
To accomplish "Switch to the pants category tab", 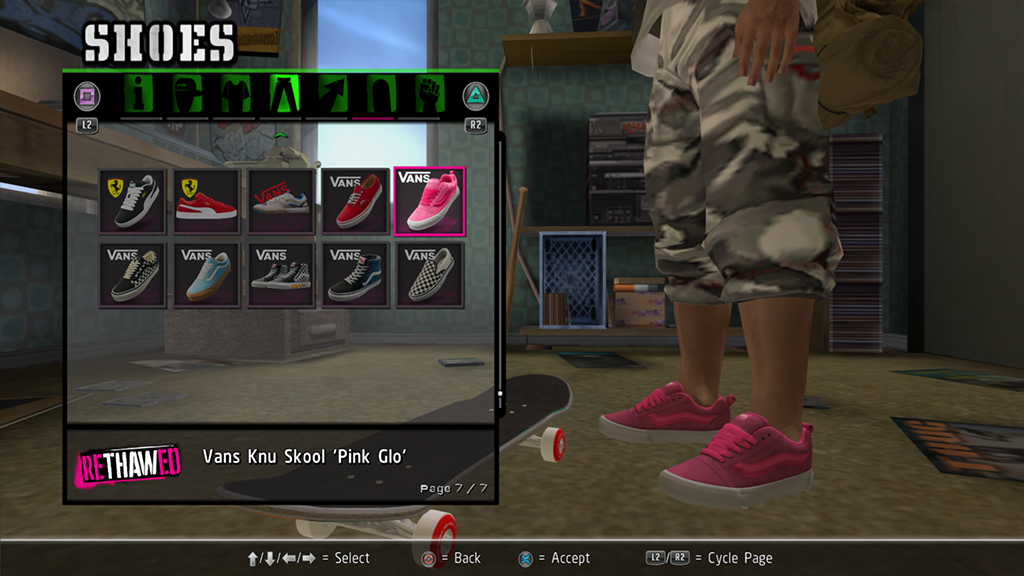I will tap(282, 95).
